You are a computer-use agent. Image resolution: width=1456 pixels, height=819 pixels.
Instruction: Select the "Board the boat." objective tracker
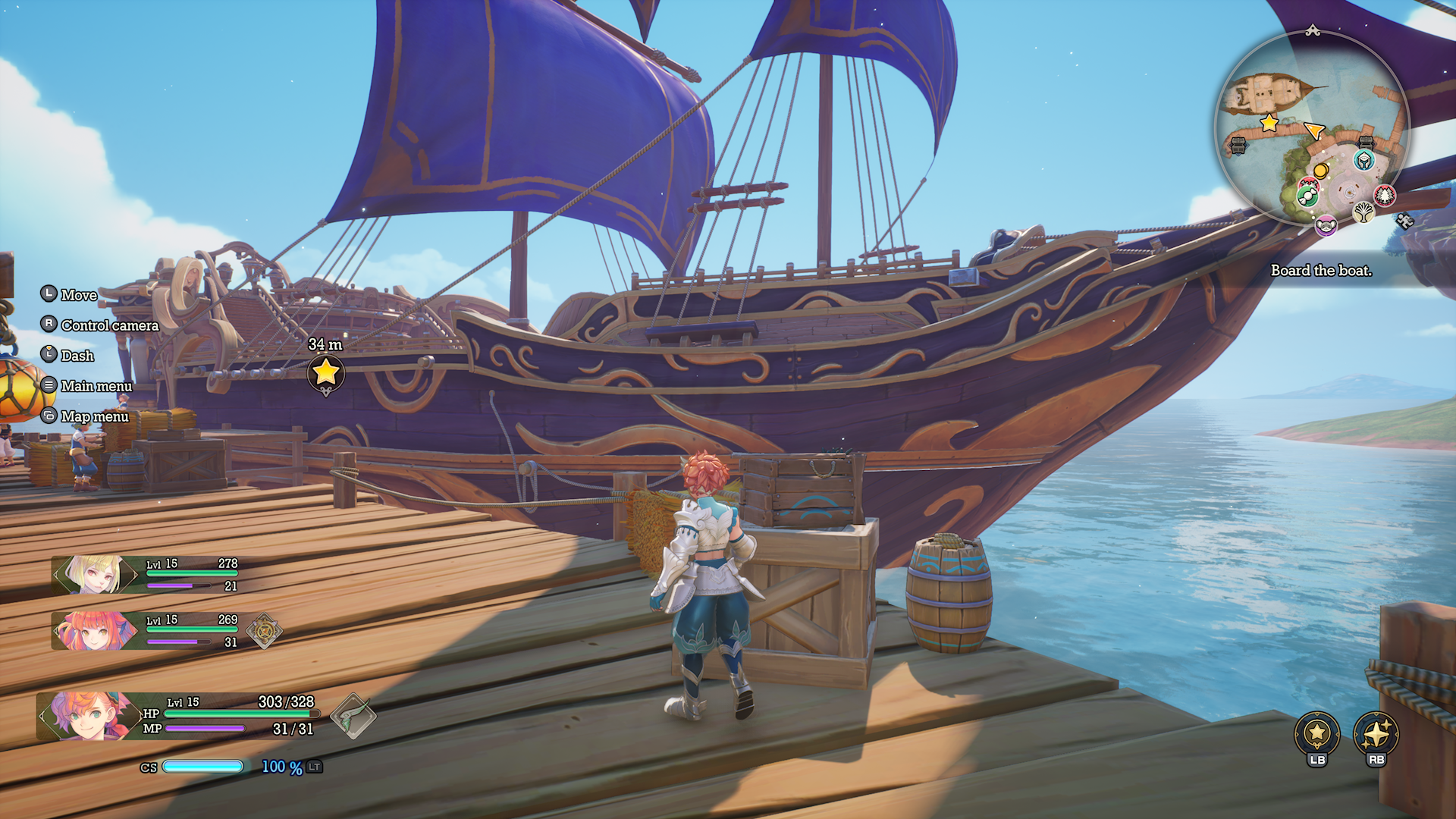point(1321,271)
